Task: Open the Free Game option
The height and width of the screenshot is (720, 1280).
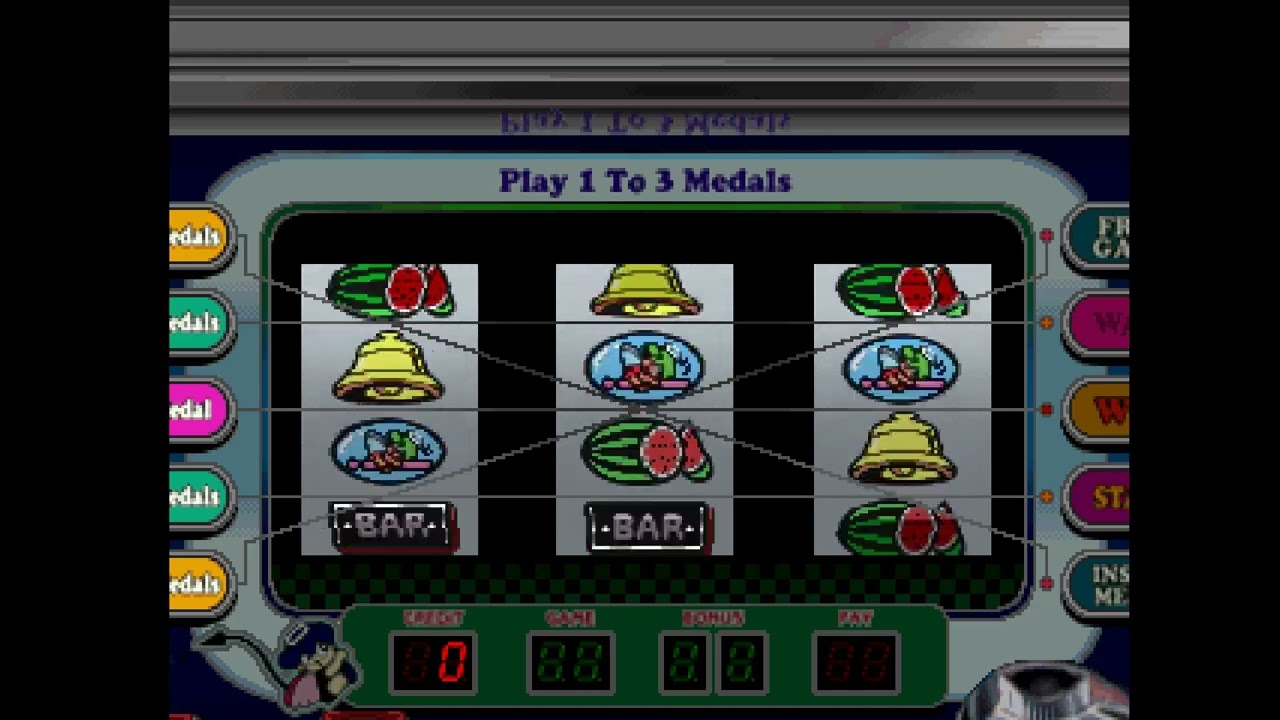Action: tap(1100, 236)
